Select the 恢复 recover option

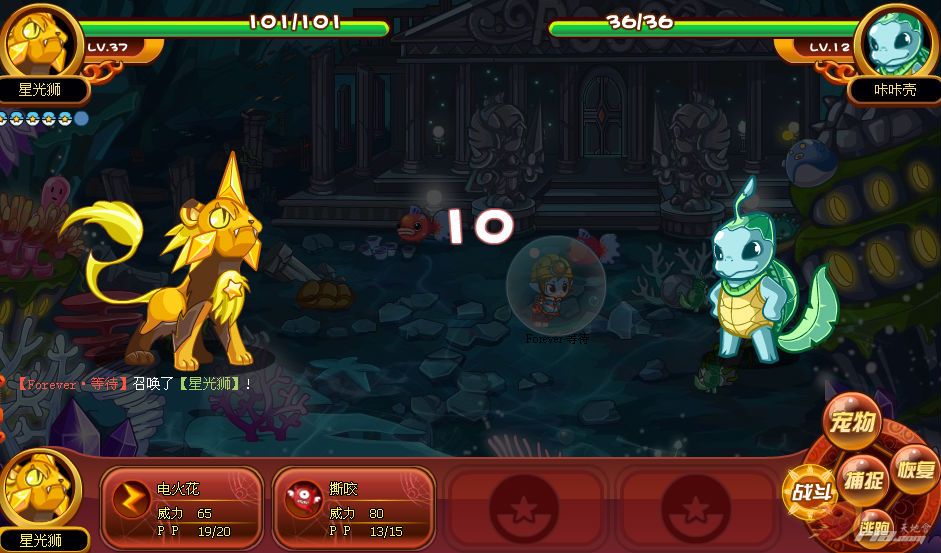pos(914,470)
